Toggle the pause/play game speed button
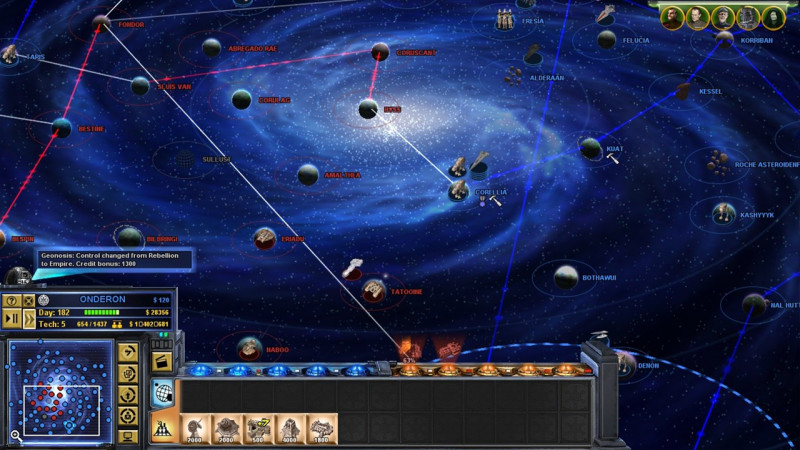The height and width of the screenshot is (450, 800). tap(12, 318)
